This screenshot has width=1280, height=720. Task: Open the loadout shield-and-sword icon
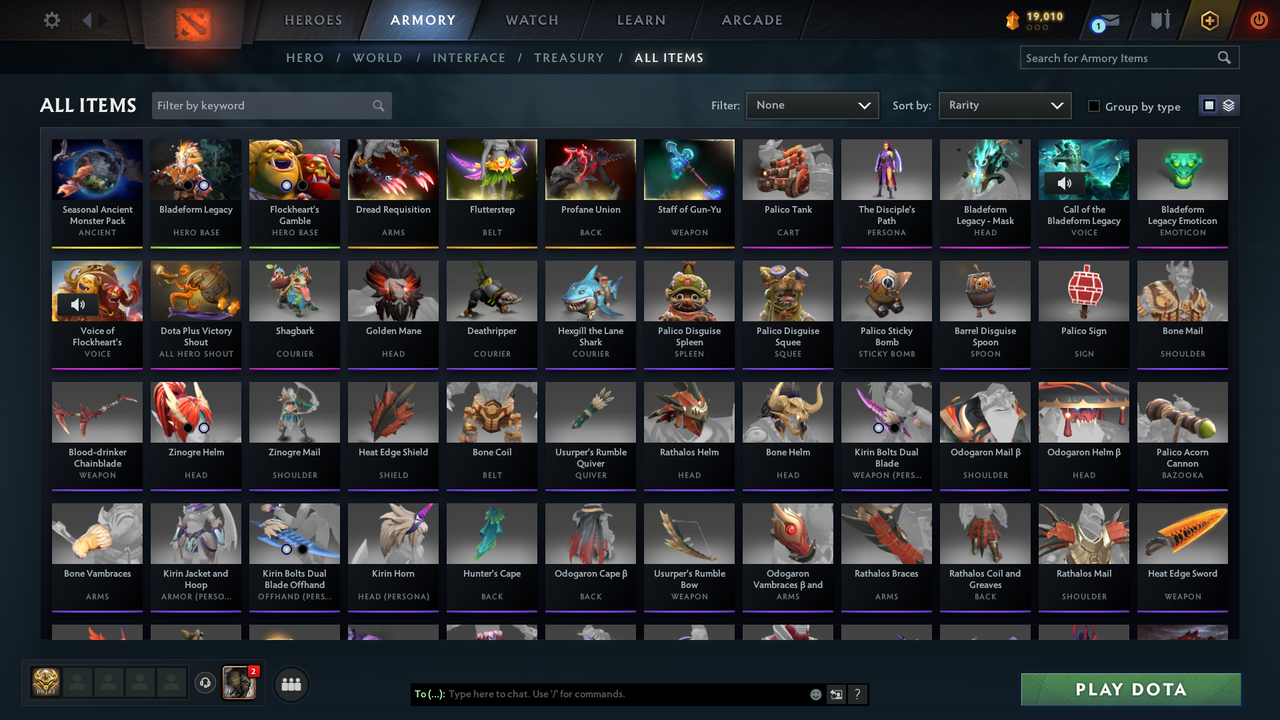[1160, 19]
